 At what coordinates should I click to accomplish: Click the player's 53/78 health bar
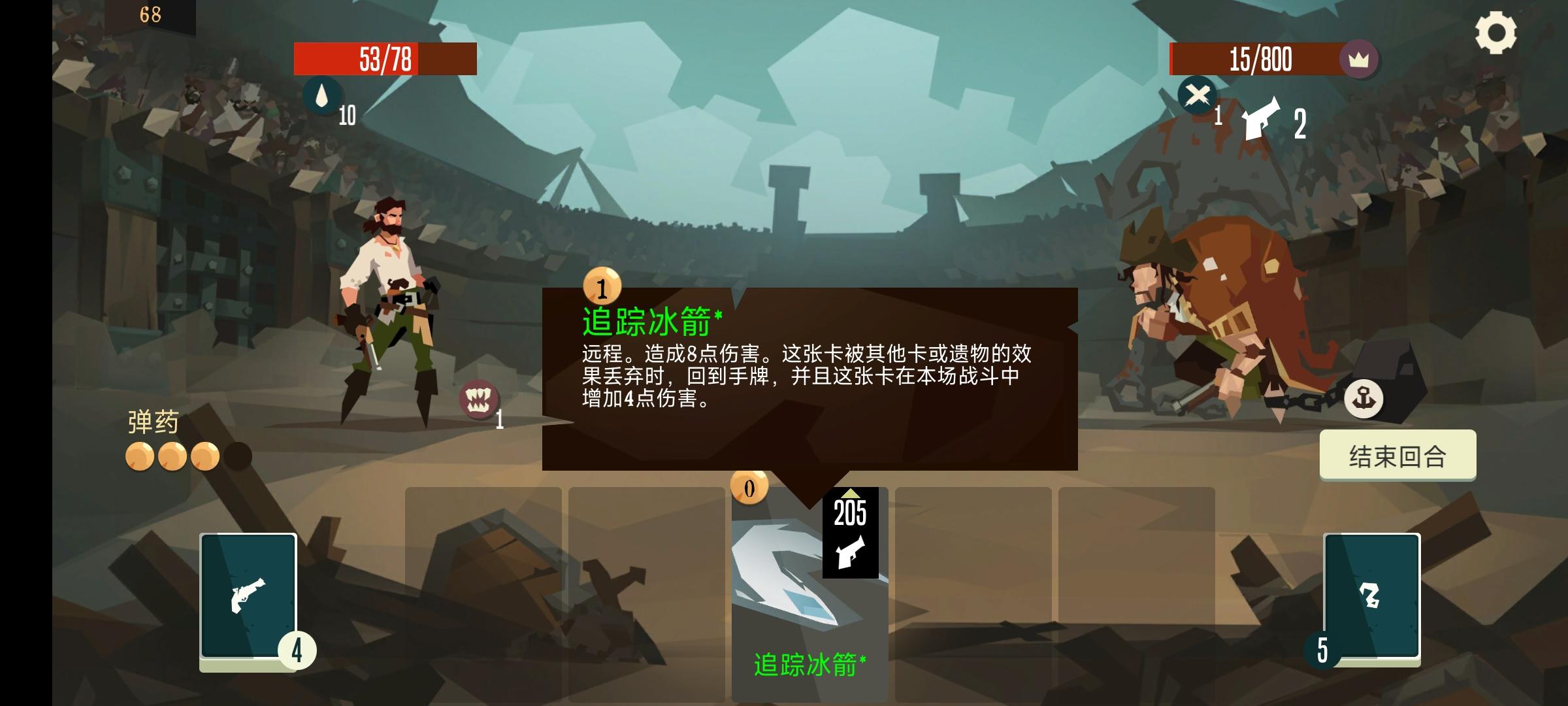click(385, 59)
